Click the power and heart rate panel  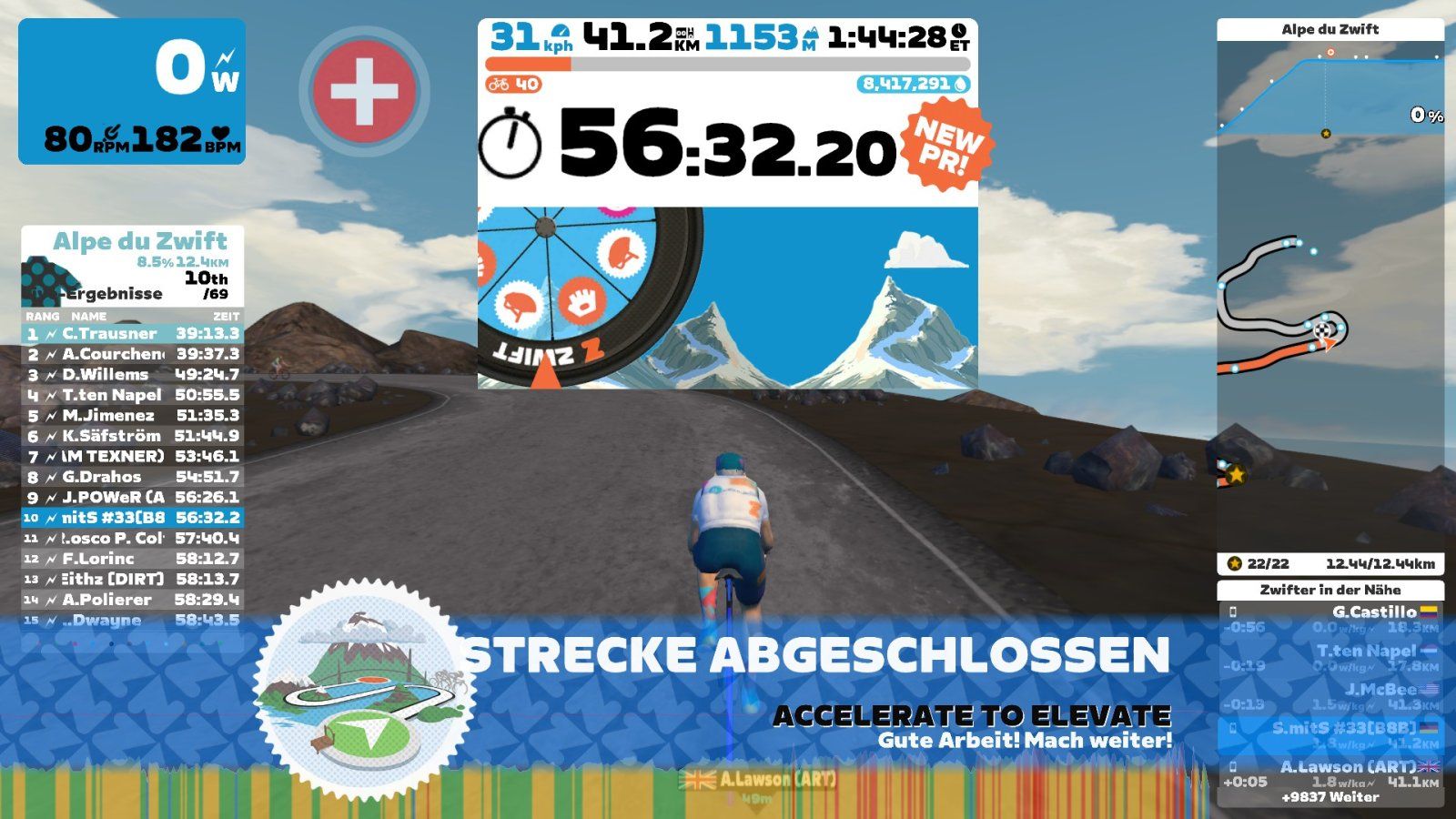[x=132, y=91]
